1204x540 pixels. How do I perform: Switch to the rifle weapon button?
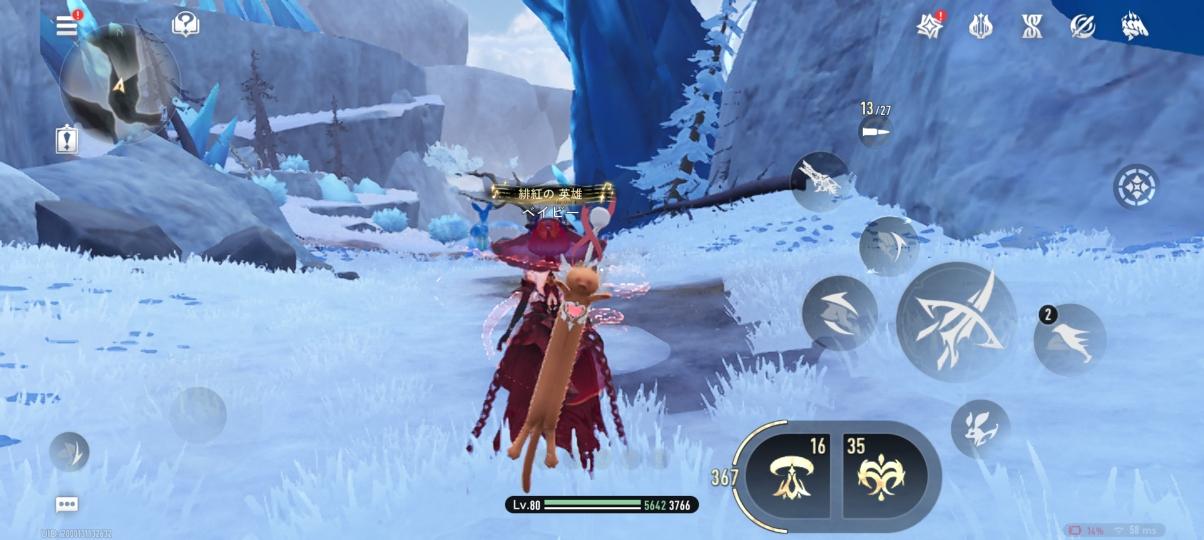820,181
